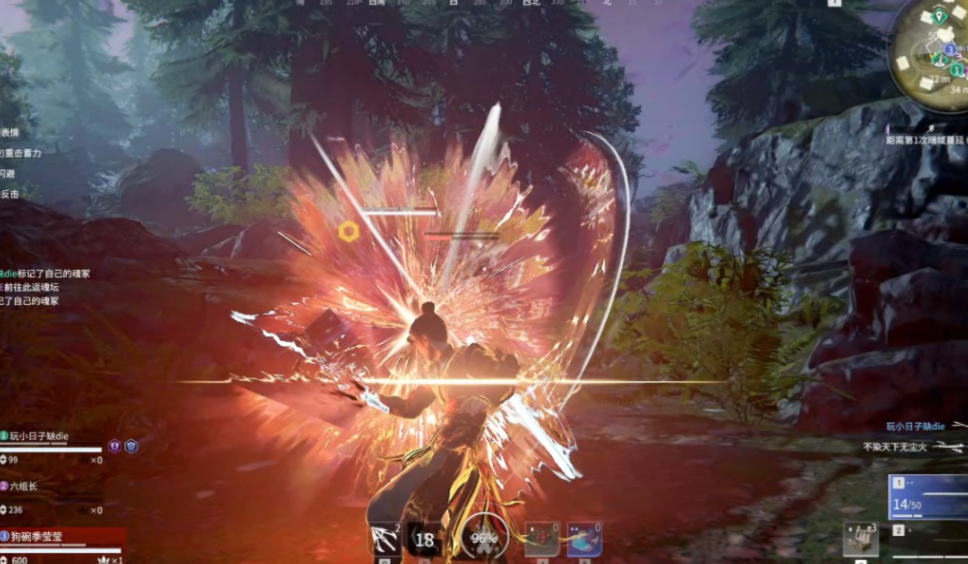
Task: Click the slot showing number 18
Action: coord(425,539)
